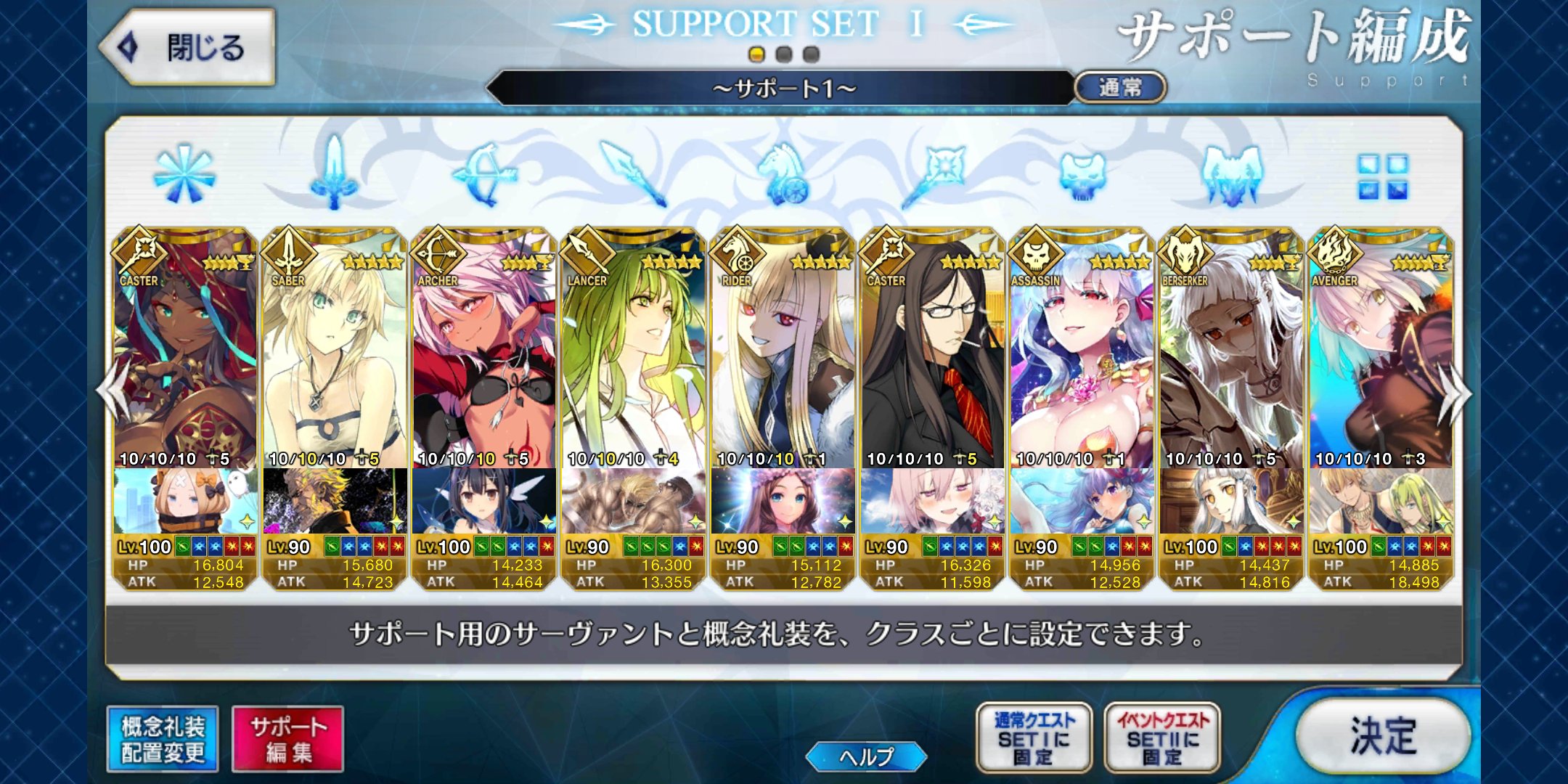Open サポート編集 support edit

point(288,739)
